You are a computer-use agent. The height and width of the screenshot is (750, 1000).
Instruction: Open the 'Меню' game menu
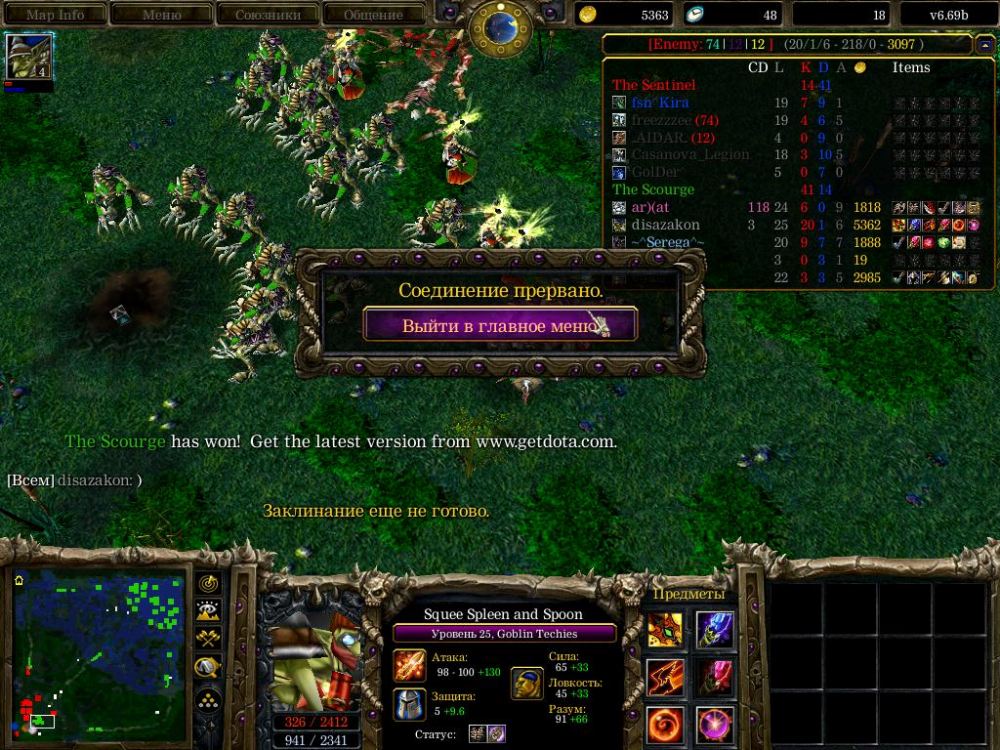162,15
